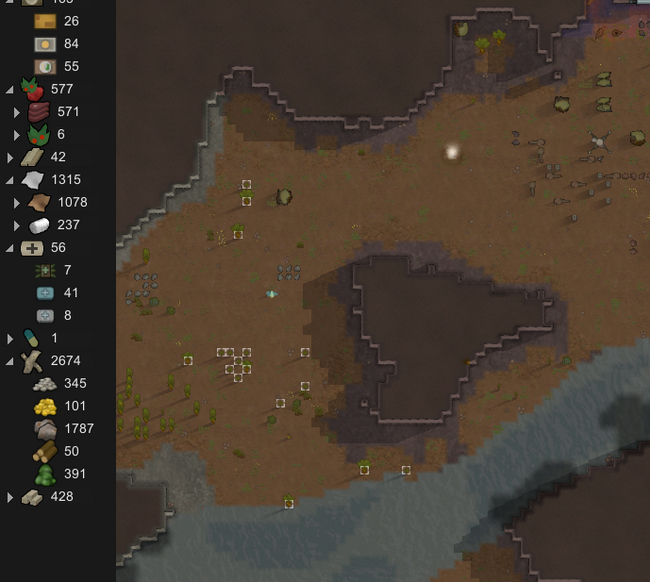Select the green resource row showing 391
This screenshot has width=650, height=582.
click(x=60, y=474)
